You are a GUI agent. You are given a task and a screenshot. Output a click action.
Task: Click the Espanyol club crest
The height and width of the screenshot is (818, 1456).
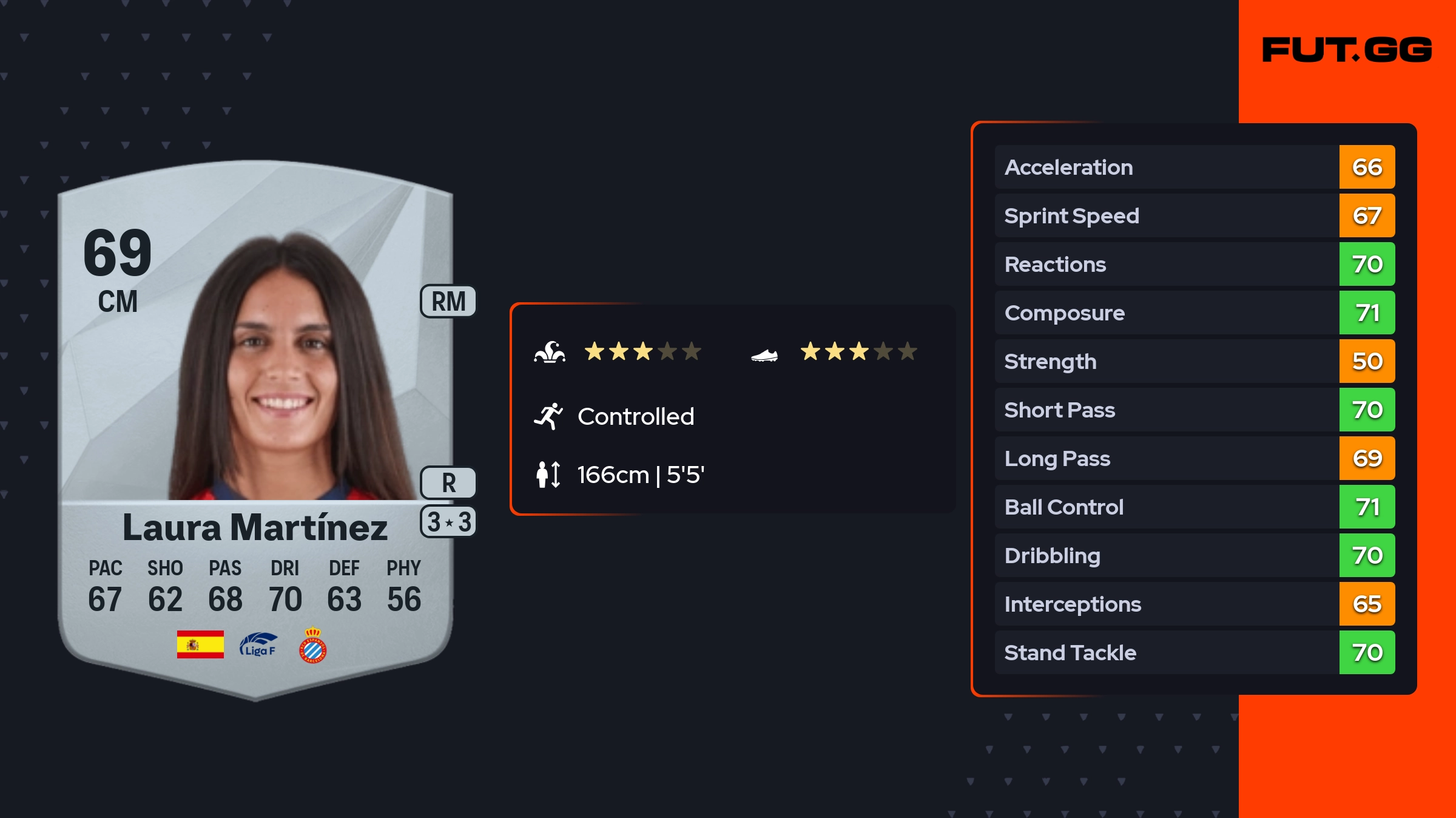(x=313, y=645)
